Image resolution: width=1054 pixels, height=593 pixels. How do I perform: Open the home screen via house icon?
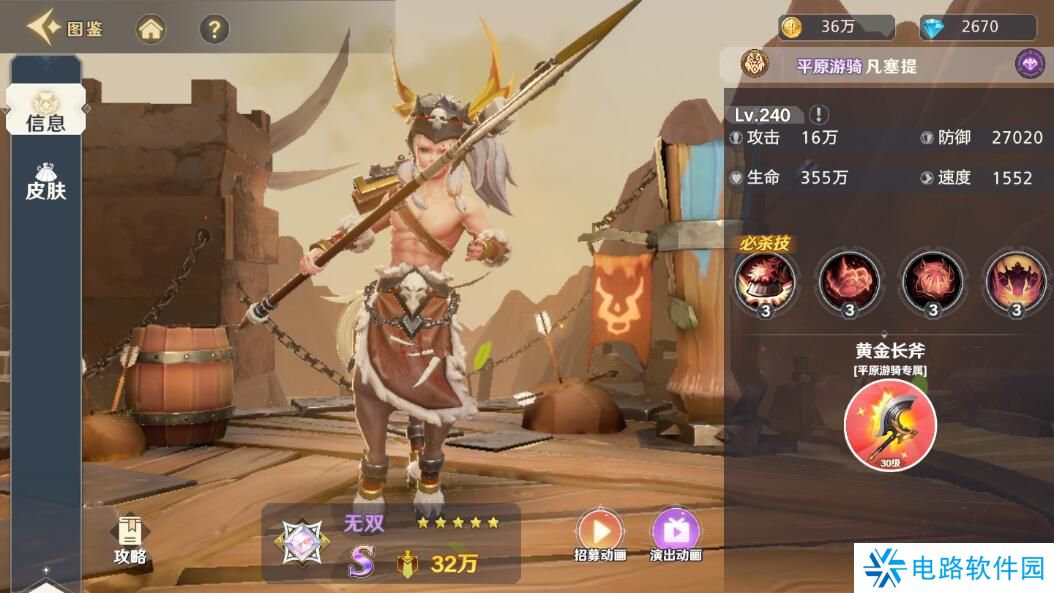(x=151, y=29)
